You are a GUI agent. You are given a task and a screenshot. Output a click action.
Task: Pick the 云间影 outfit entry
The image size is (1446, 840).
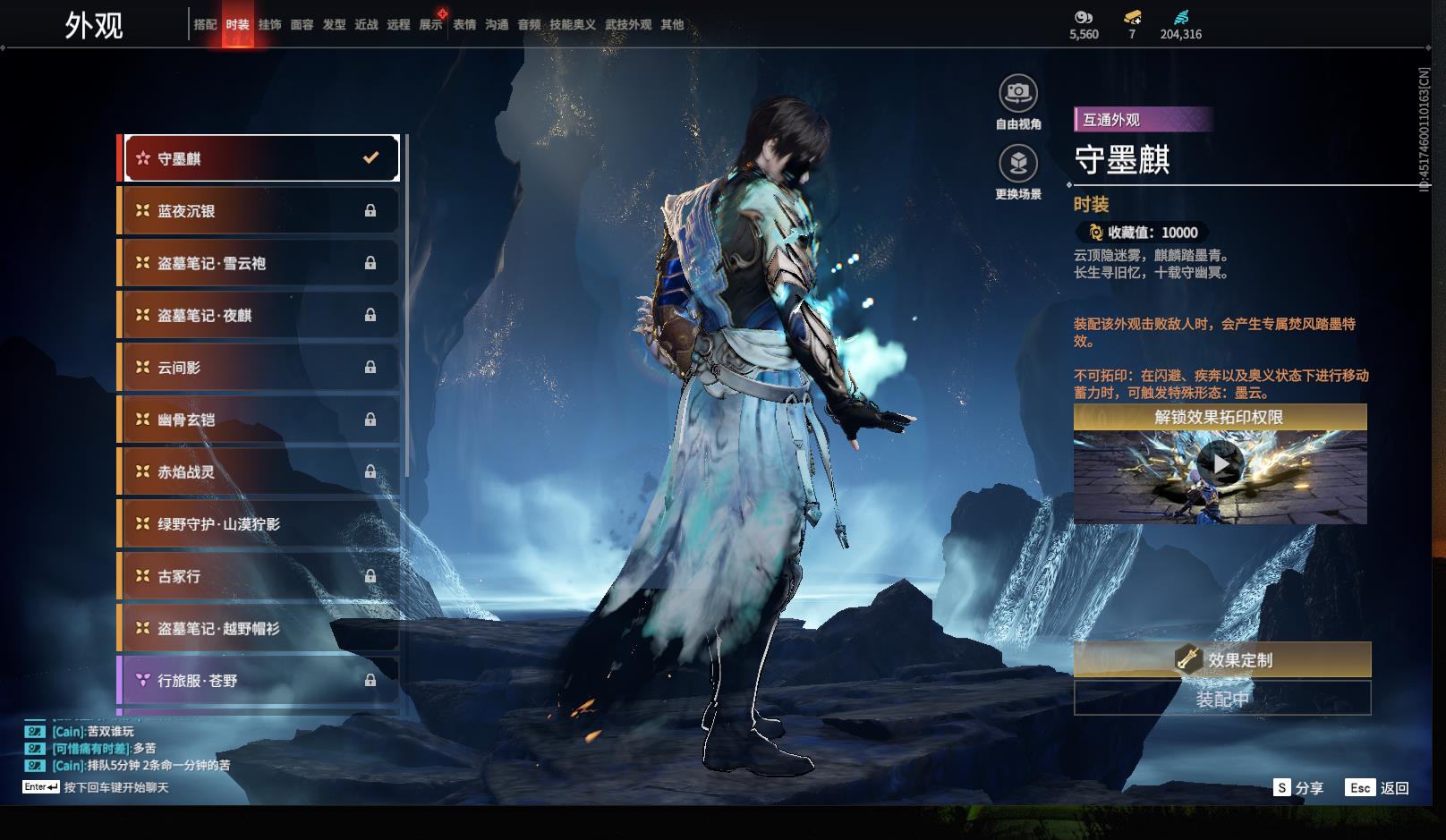260,368
